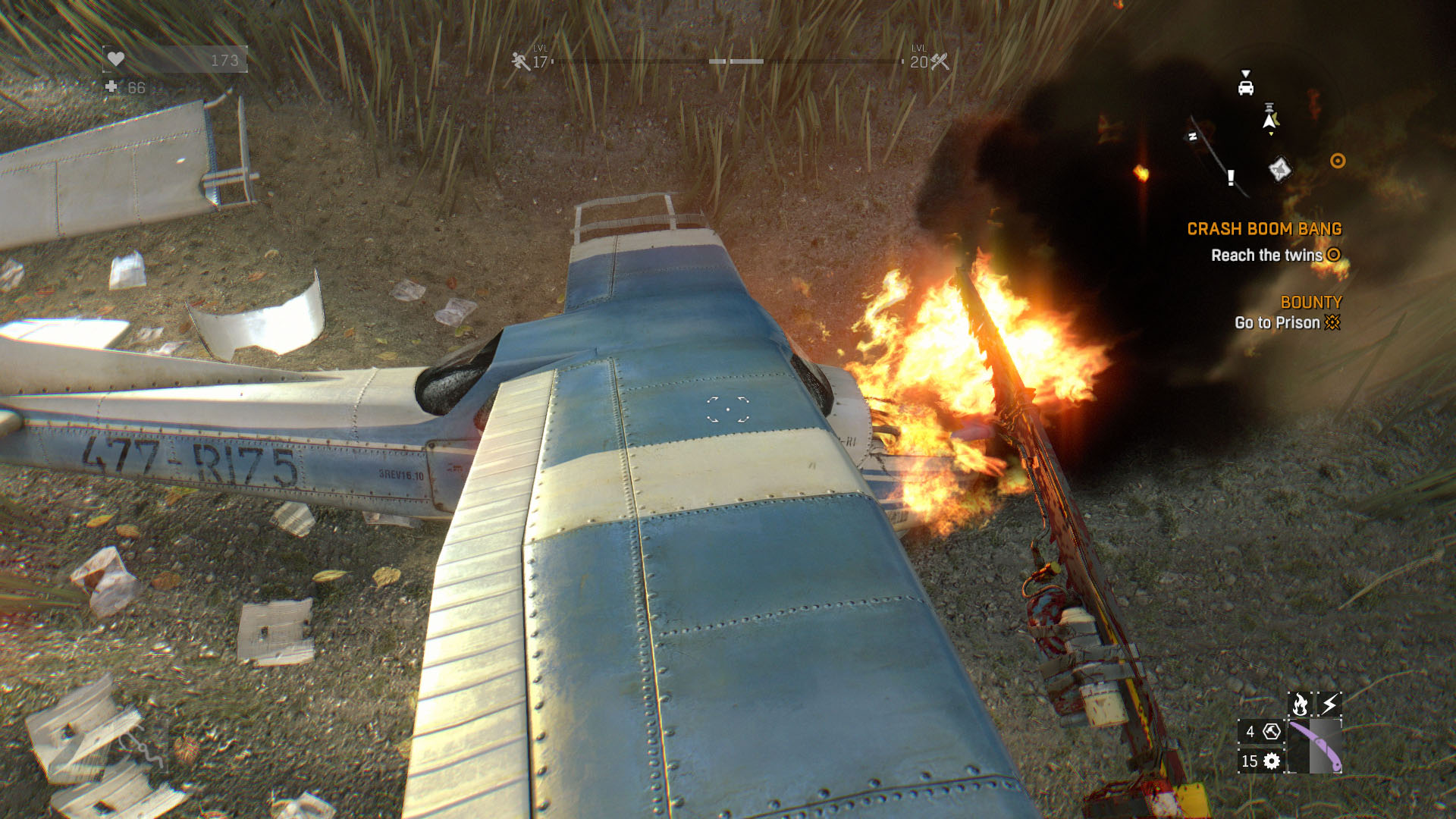Viewport: 1456px width, 819px height.
Task: Click the hammer repairs icon
Action: coord(1272,731)
